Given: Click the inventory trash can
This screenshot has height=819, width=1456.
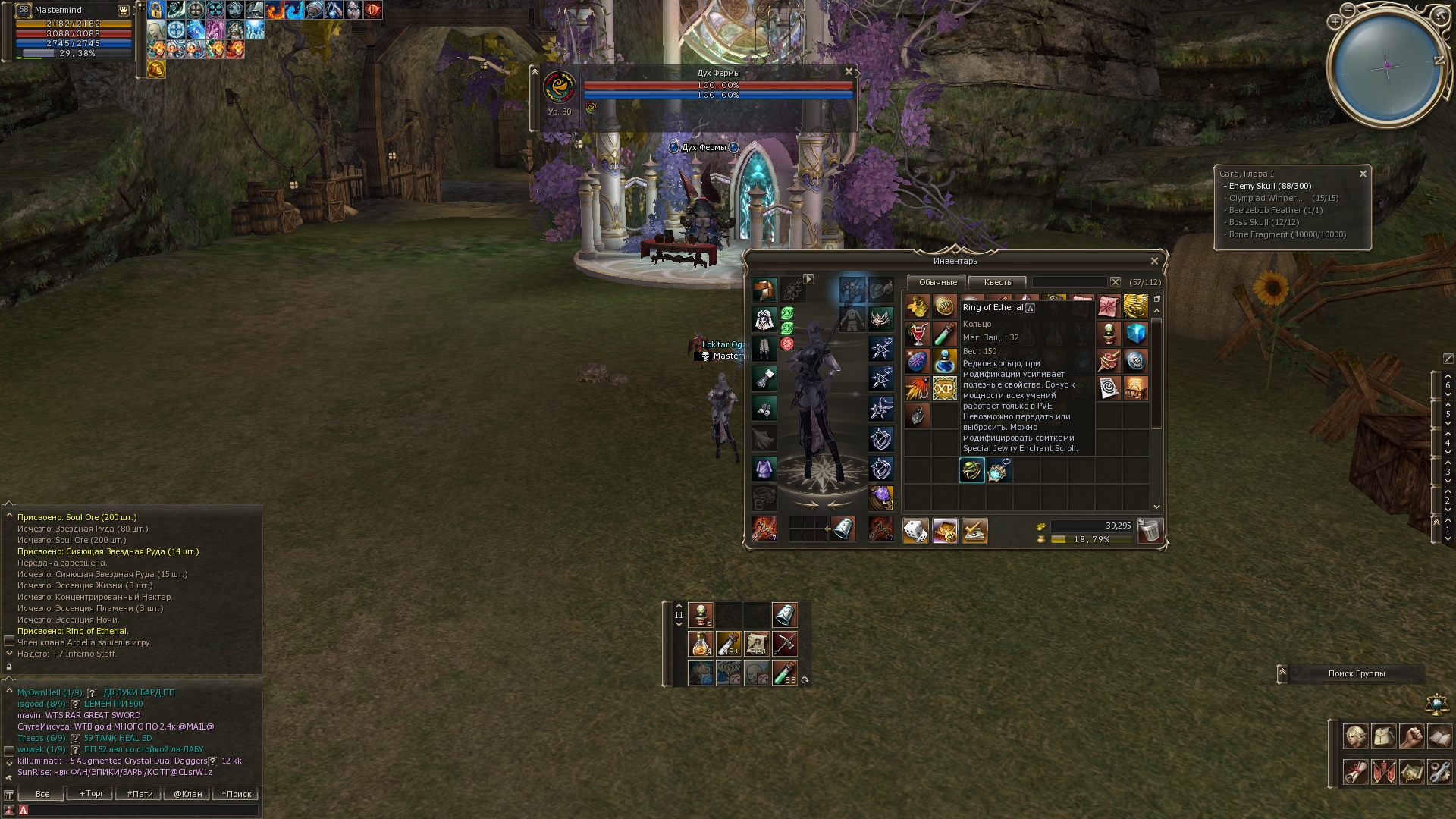Looking at the screenshot, I should [1150, 531].
